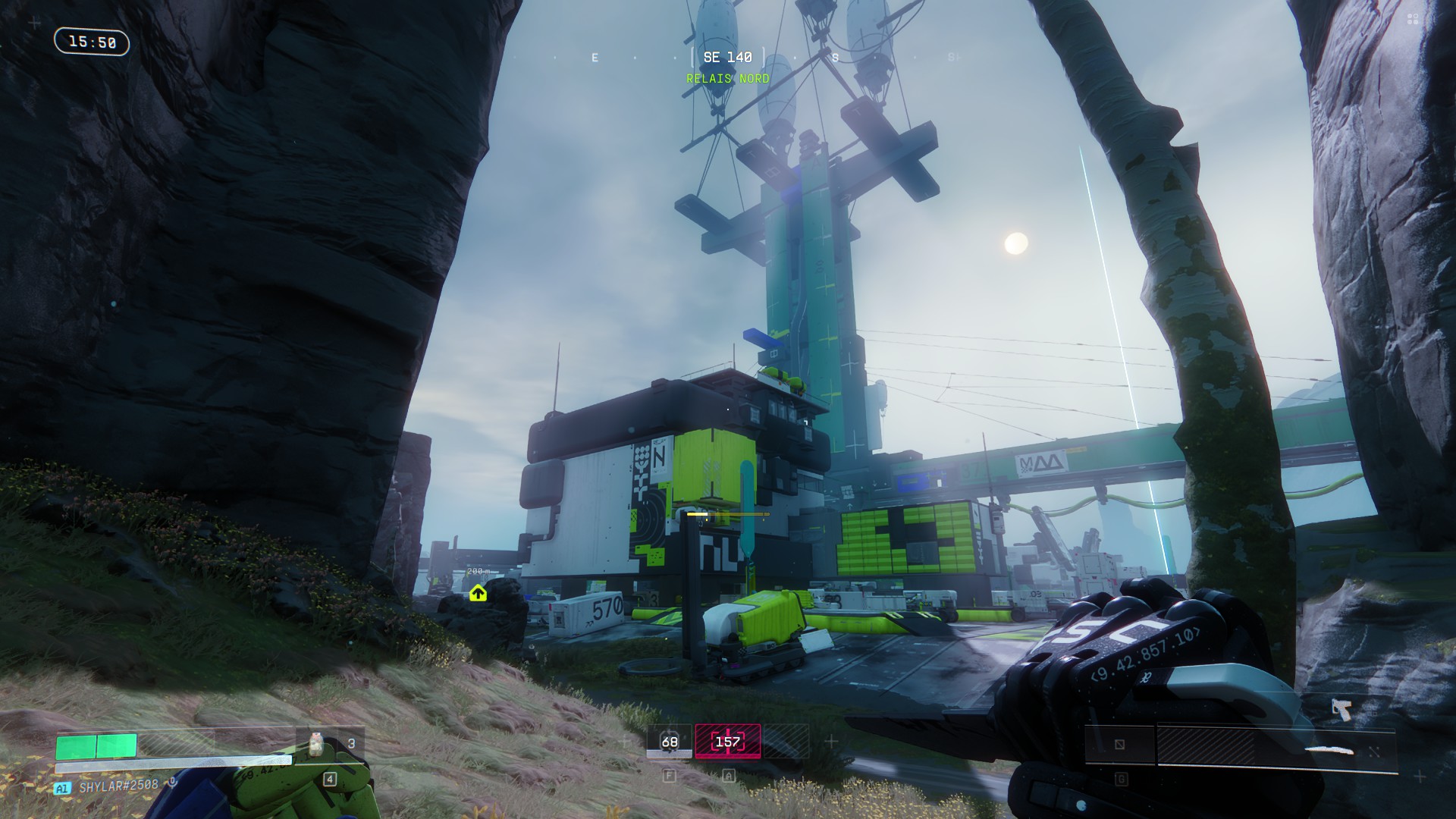Open the four-dot icon in the top corner

[x=1413, y=20]
